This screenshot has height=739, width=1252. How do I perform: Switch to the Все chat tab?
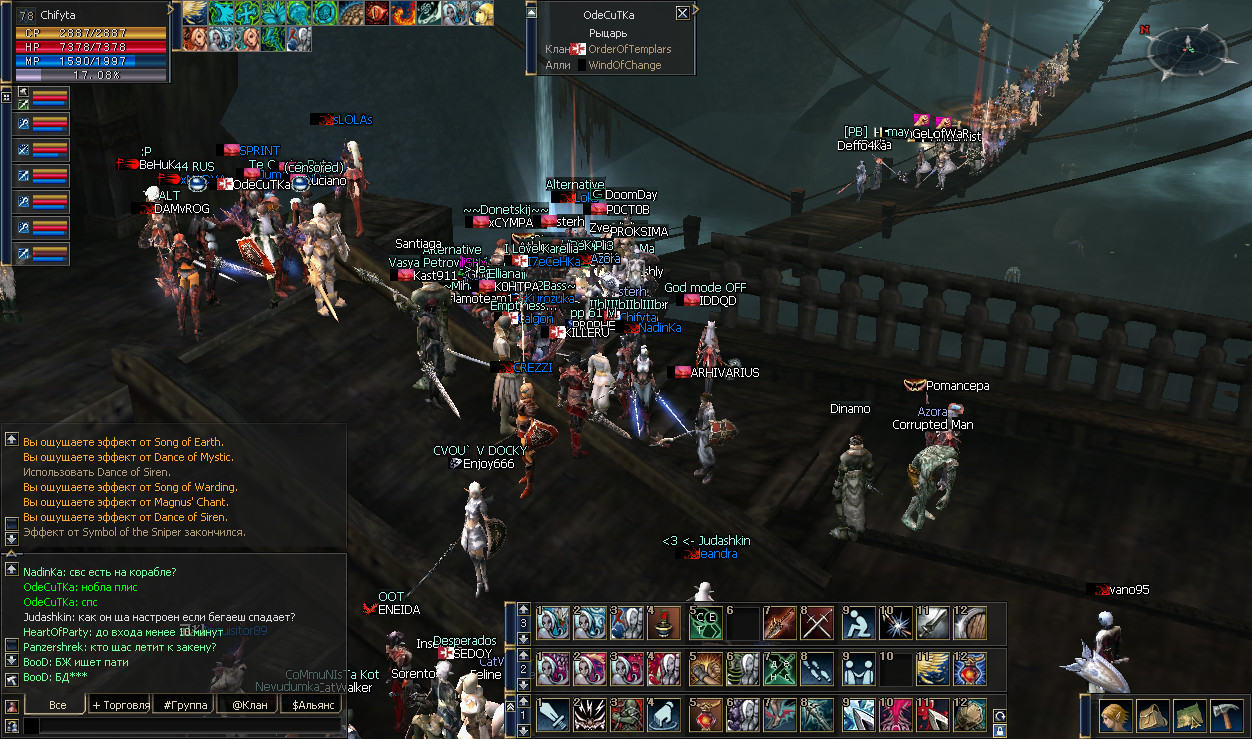coord(58,705)
